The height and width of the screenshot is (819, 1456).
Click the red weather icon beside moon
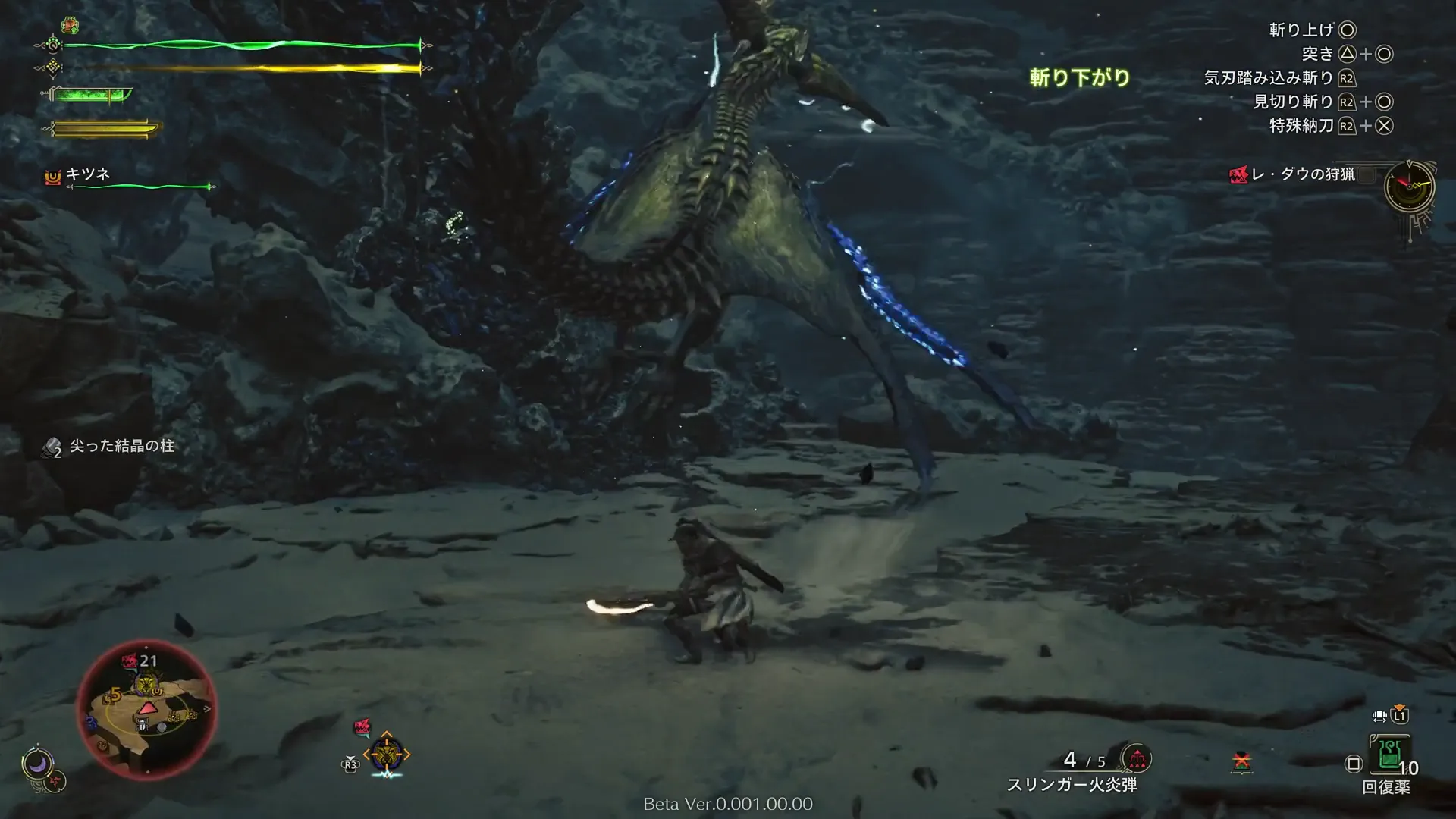click(55, 780)
